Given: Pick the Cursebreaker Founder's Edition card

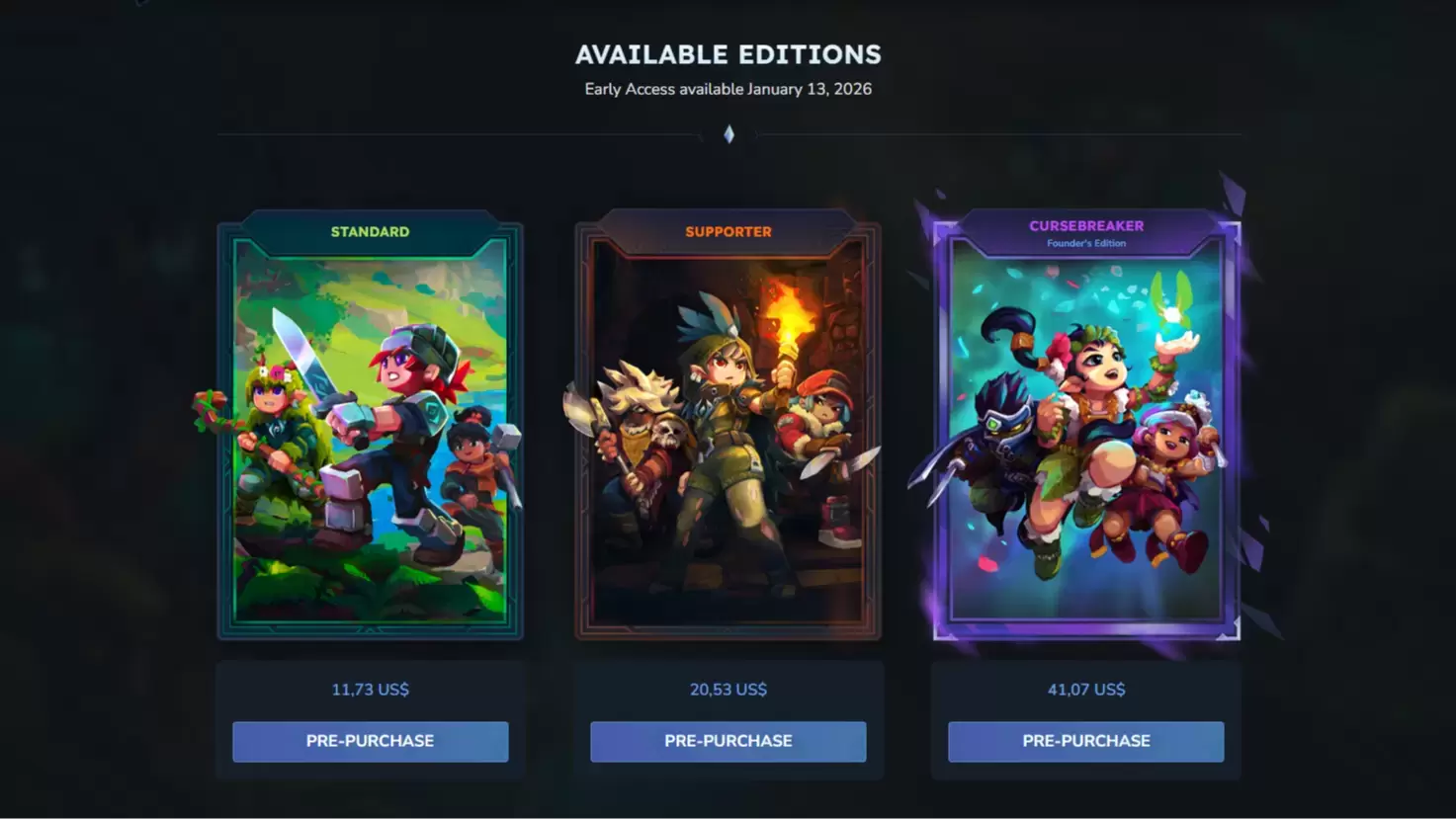Looking at the screenshot, I should coord(1085,435).
